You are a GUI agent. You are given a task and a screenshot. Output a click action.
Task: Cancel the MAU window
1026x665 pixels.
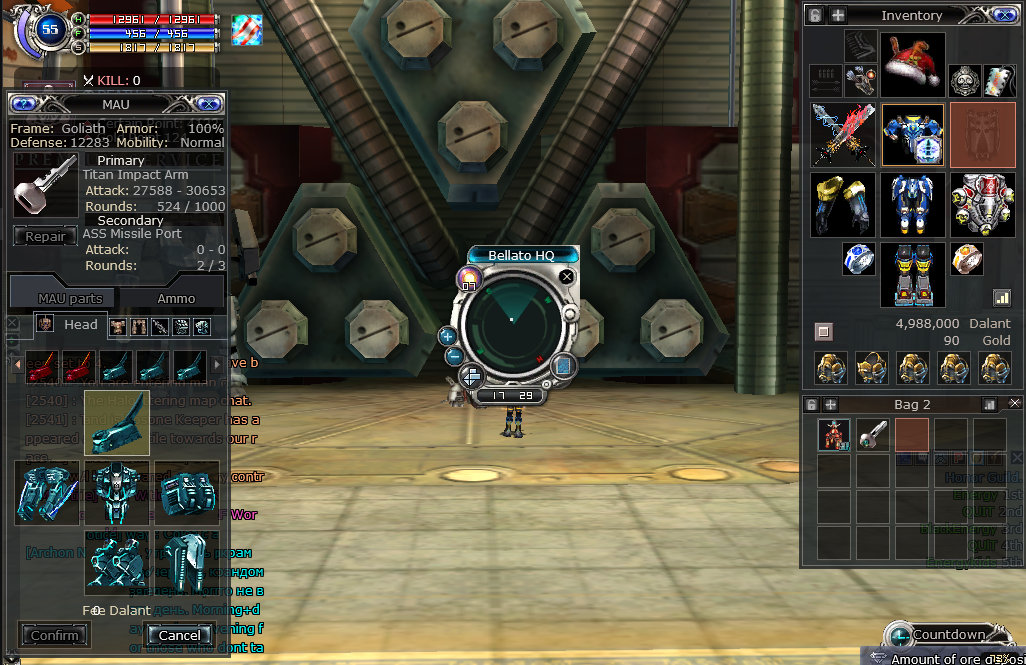pos(179,635)
